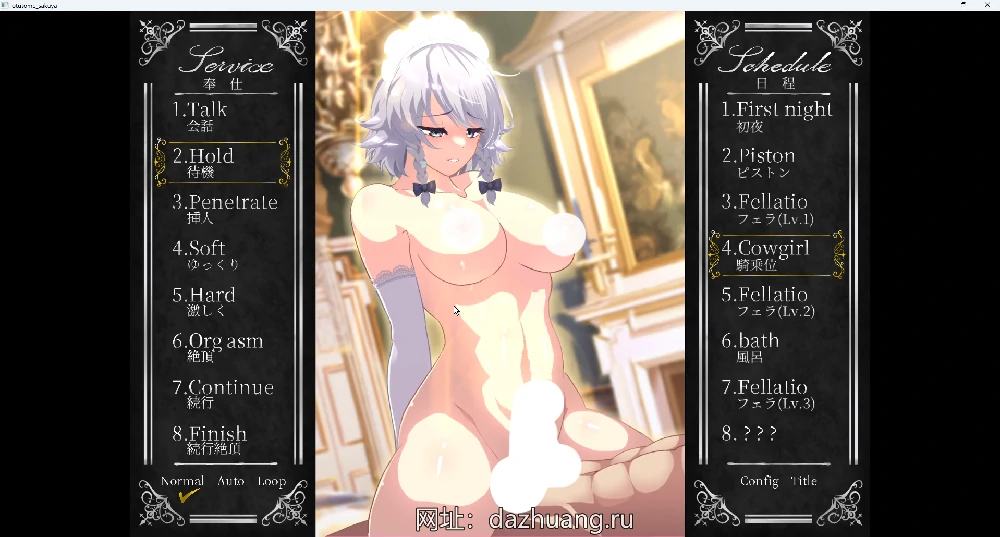
Task: Open the 6.bath schedule entry
Action: (x=751, y=346)
